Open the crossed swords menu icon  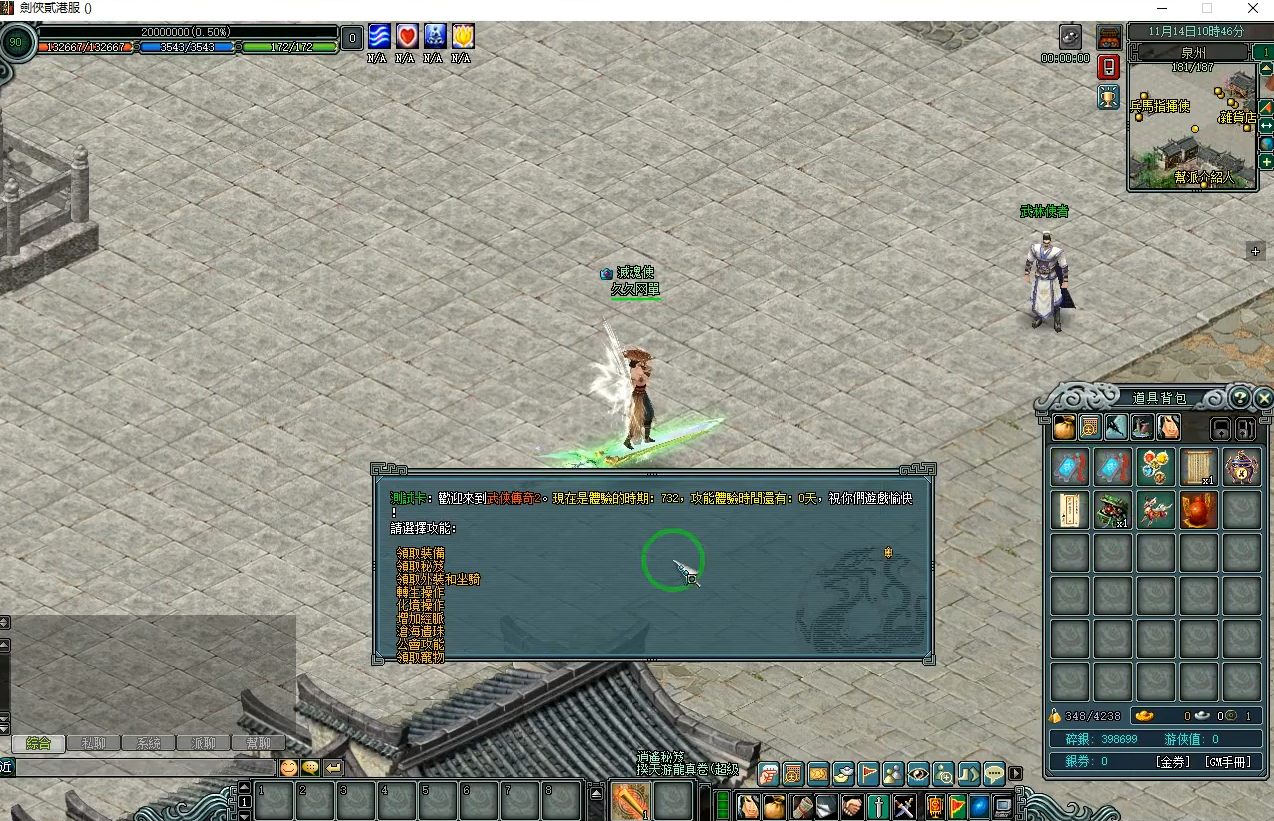click(904, 806)
